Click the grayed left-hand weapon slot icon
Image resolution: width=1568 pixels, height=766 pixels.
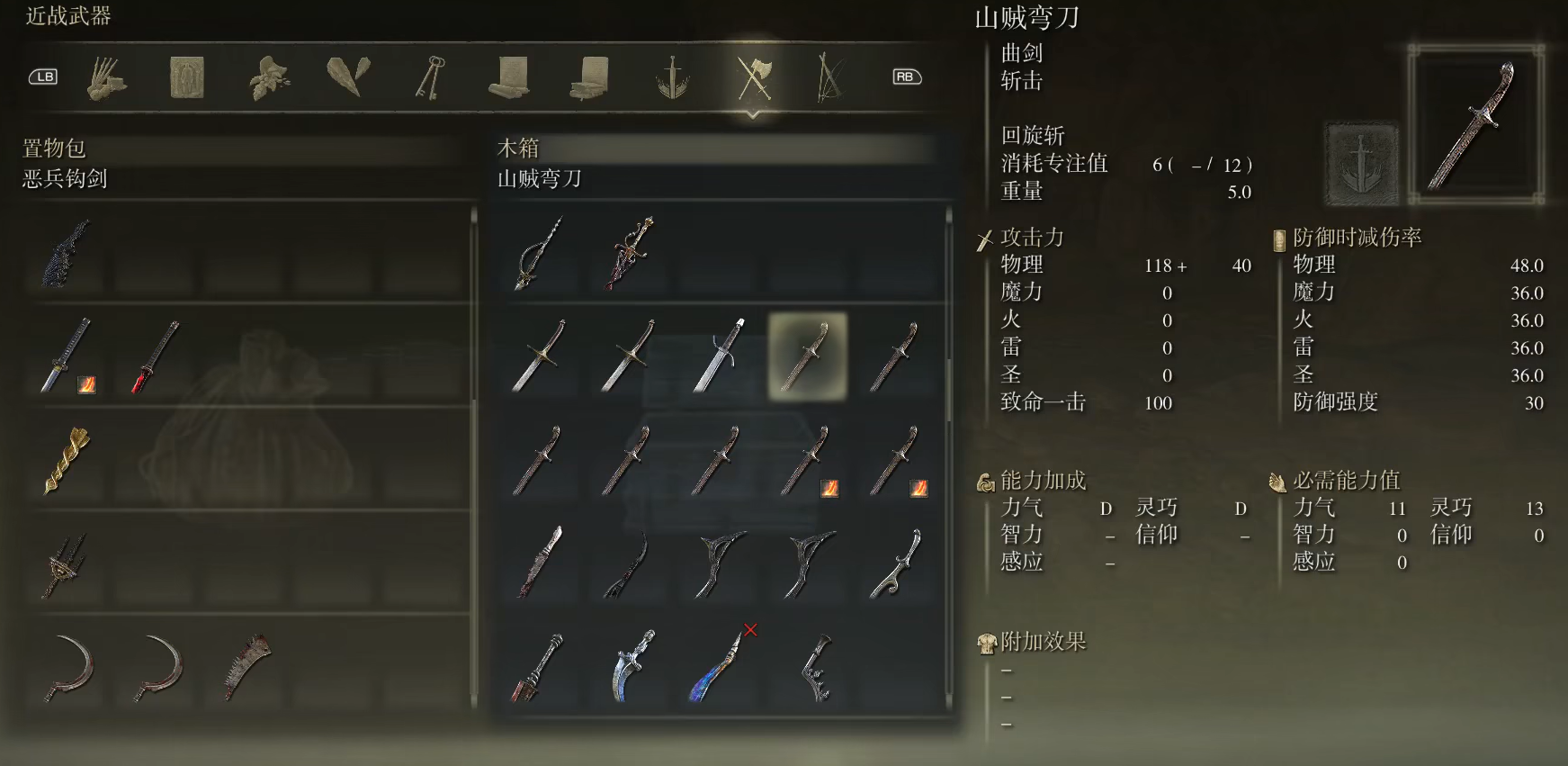coord(1360,163)
